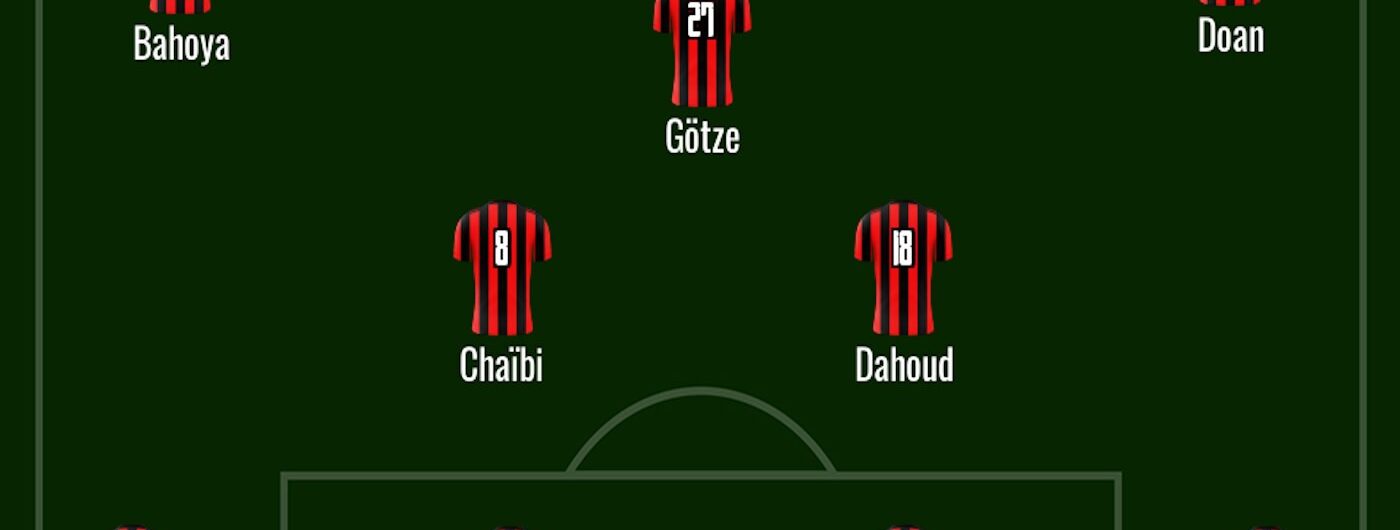Pick Dahoud's number 18 shirt
This screenshot has height=530, width=1400.
click(903, 267)
